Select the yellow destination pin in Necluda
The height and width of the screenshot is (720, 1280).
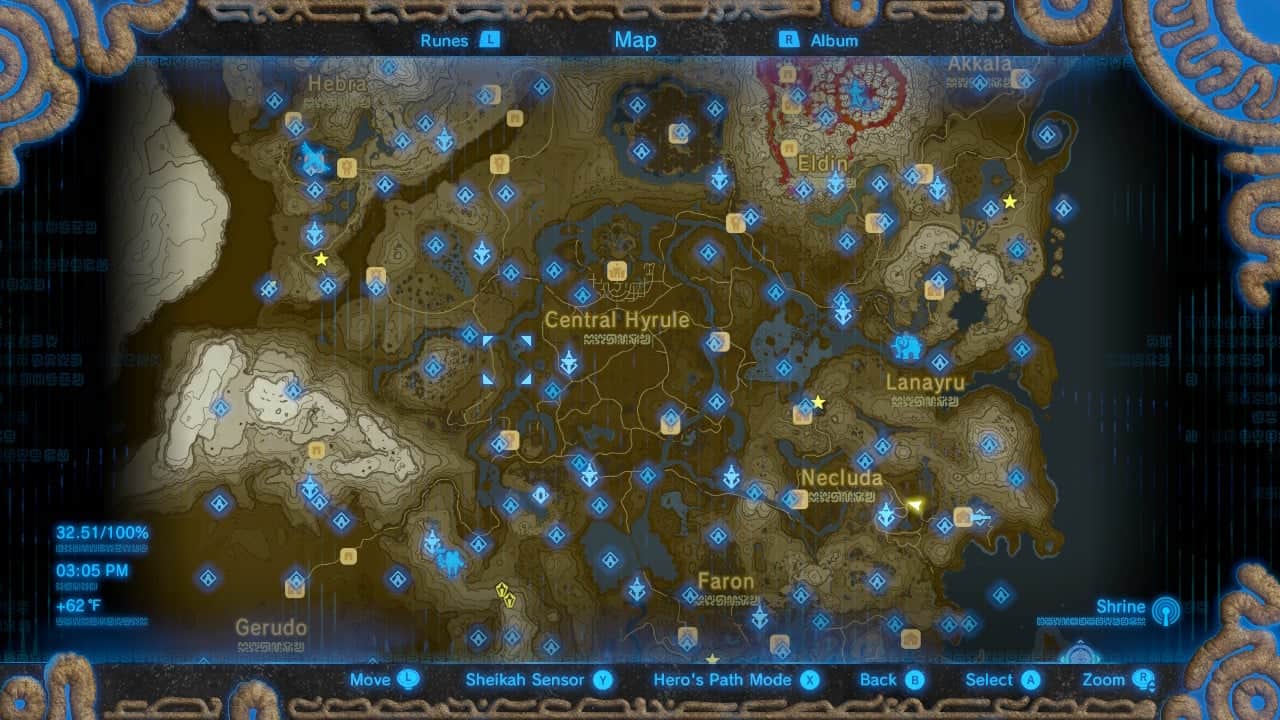coord(916,507)
